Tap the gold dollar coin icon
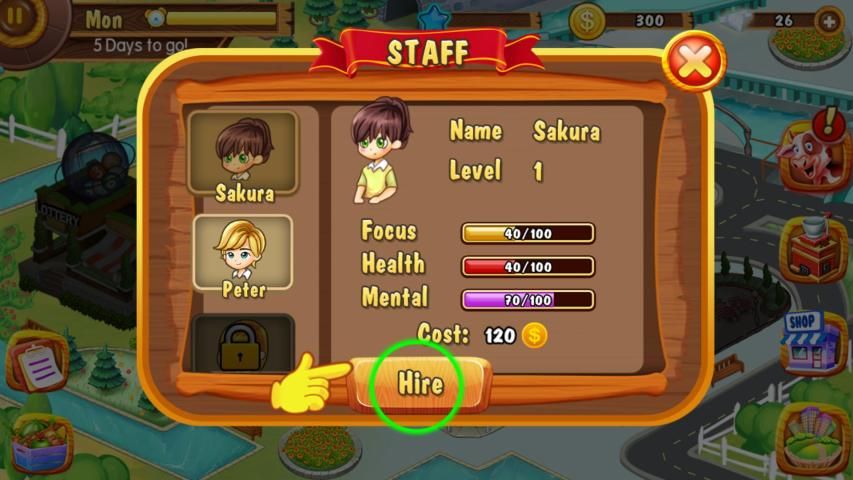The height and width of the screenshot is (480, 853). tap(588, 20)
